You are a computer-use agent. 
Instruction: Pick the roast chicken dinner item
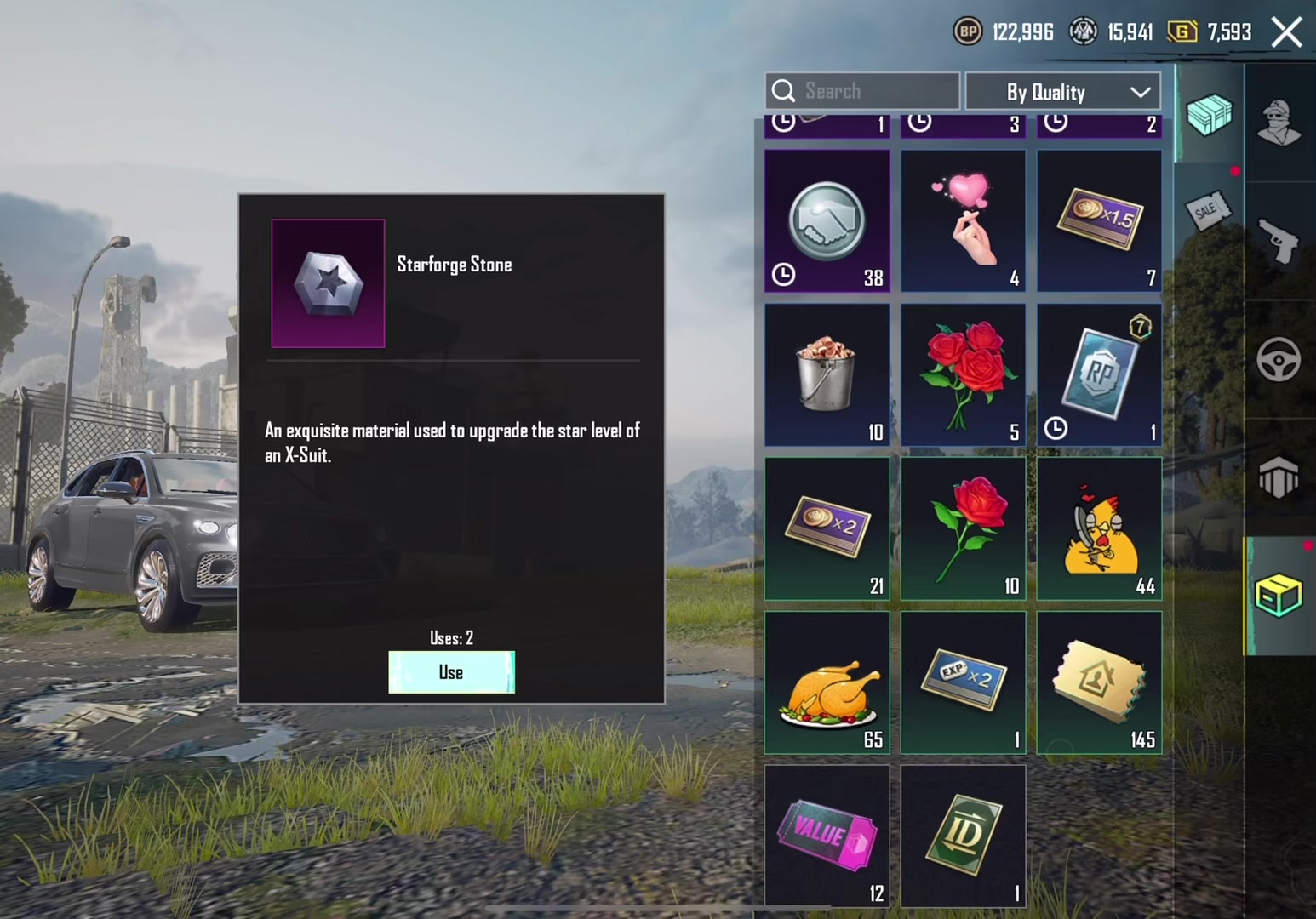[827, 683]
